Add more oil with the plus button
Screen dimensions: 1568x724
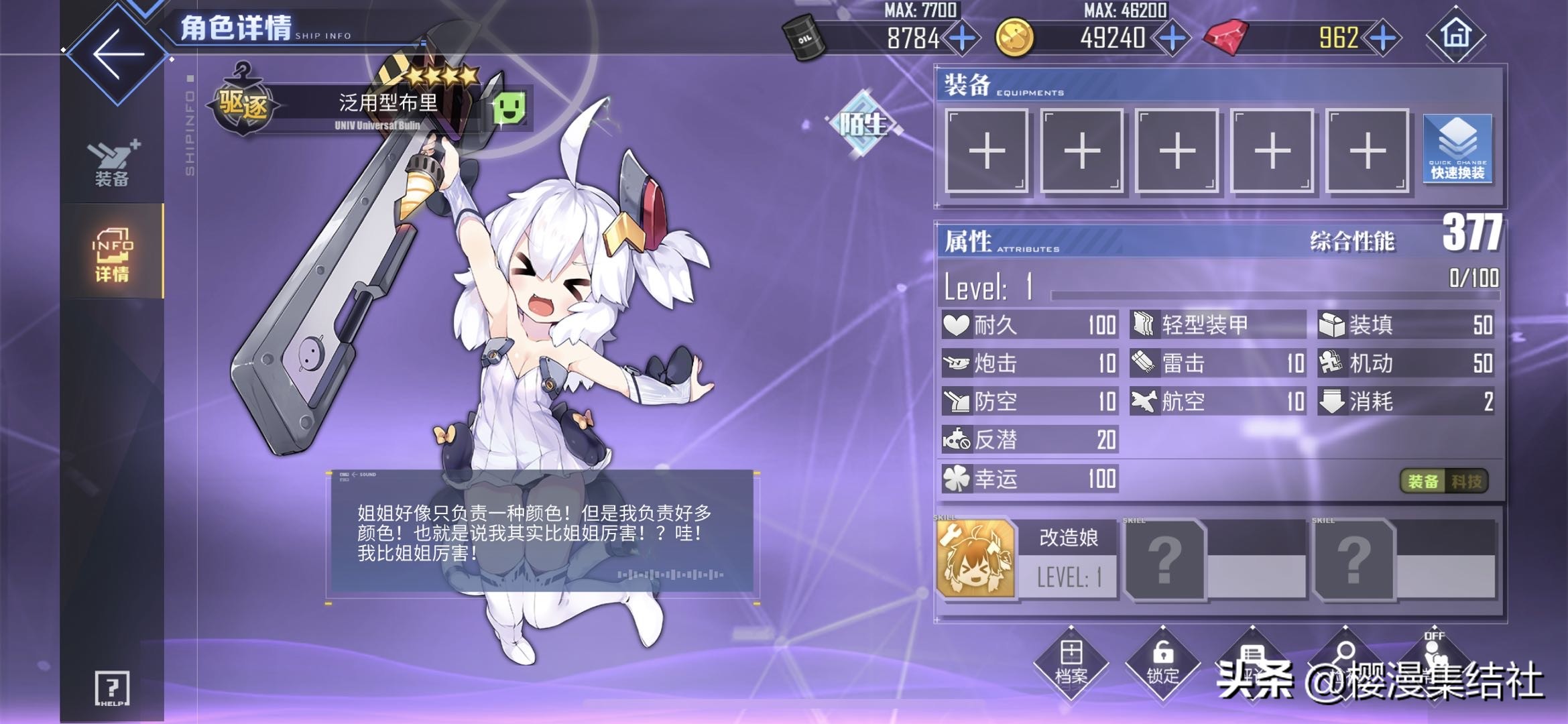click(x=963, y=38)
